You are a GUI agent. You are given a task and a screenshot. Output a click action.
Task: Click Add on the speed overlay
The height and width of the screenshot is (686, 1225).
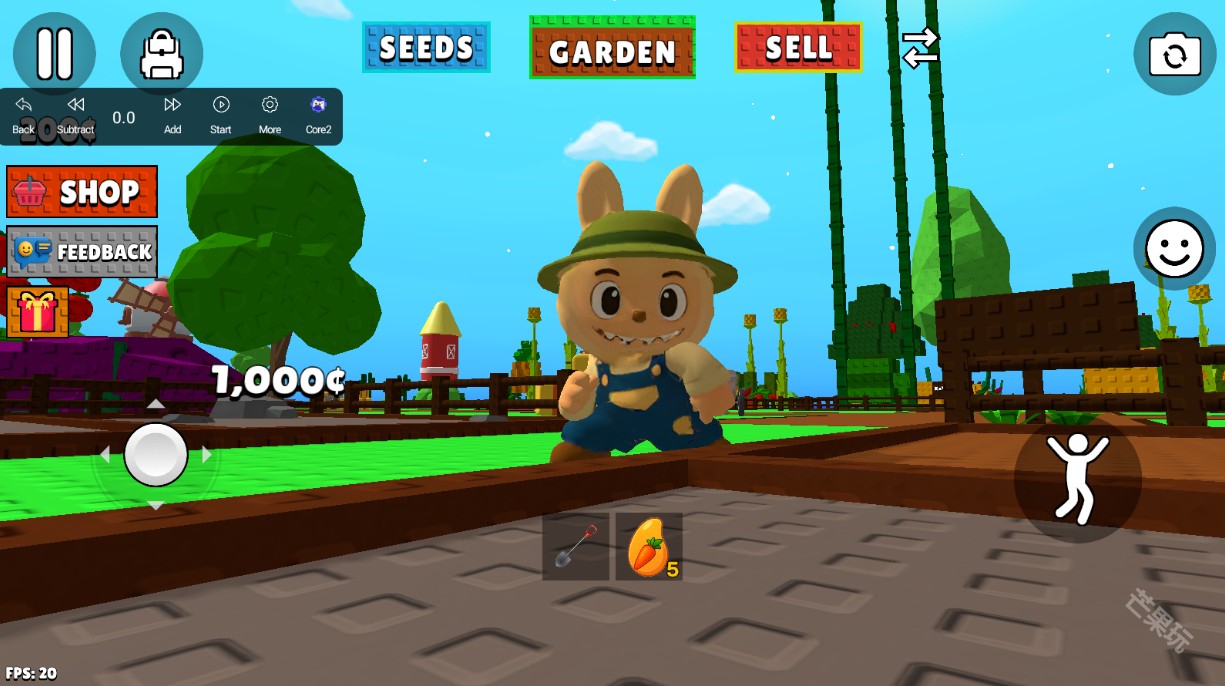coord(172,114)
